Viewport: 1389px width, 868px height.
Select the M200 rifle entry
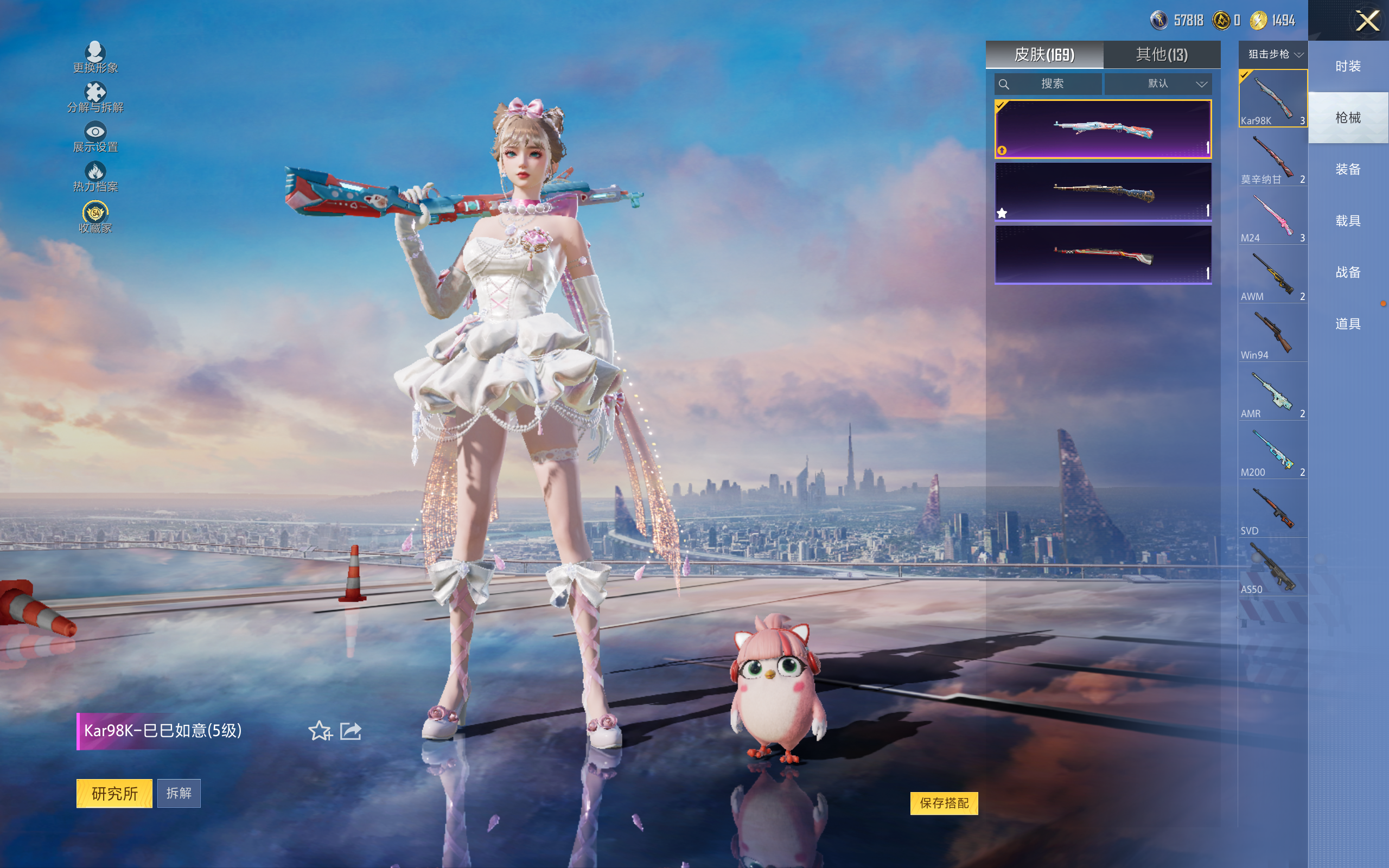(x=1272, y=451)
